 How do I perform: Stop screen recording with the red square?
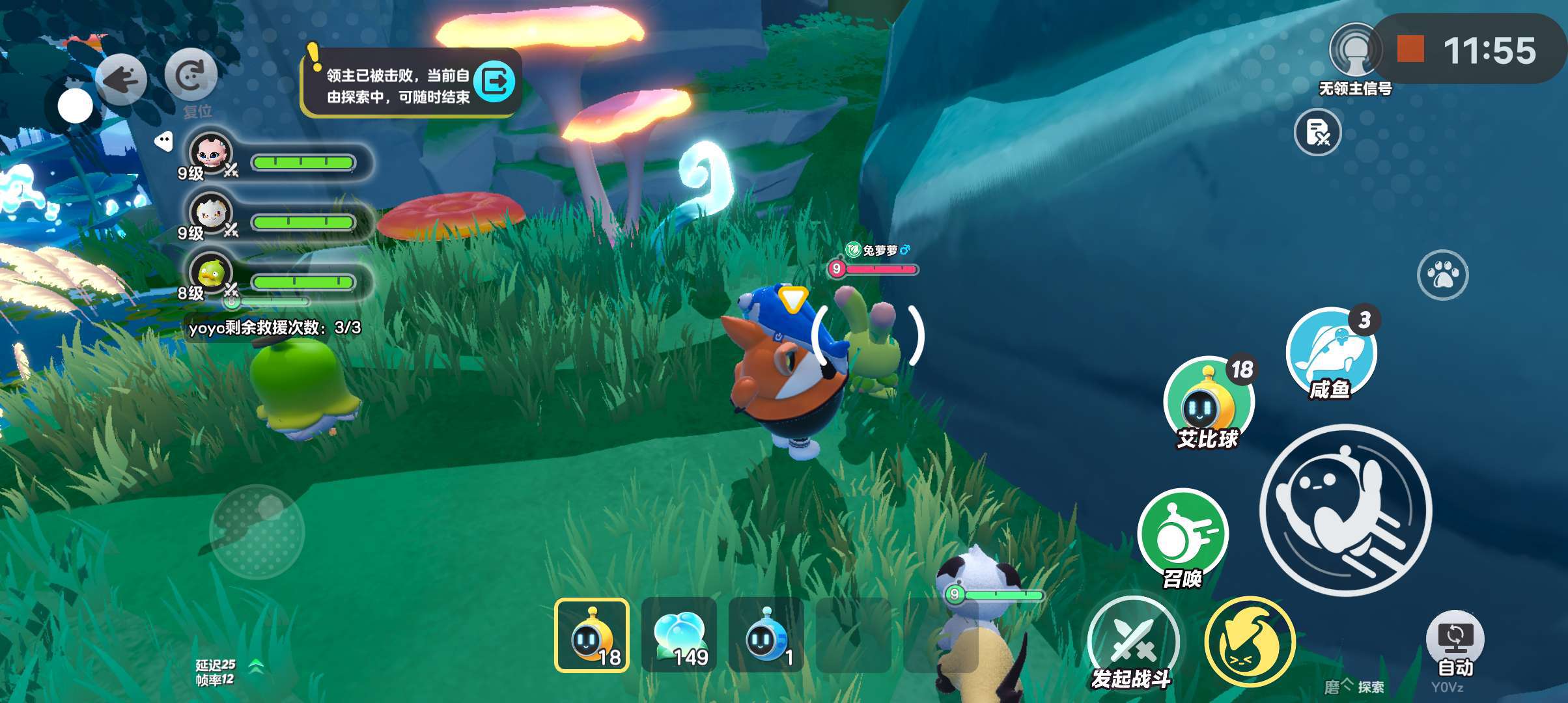tap(1410, 49)
